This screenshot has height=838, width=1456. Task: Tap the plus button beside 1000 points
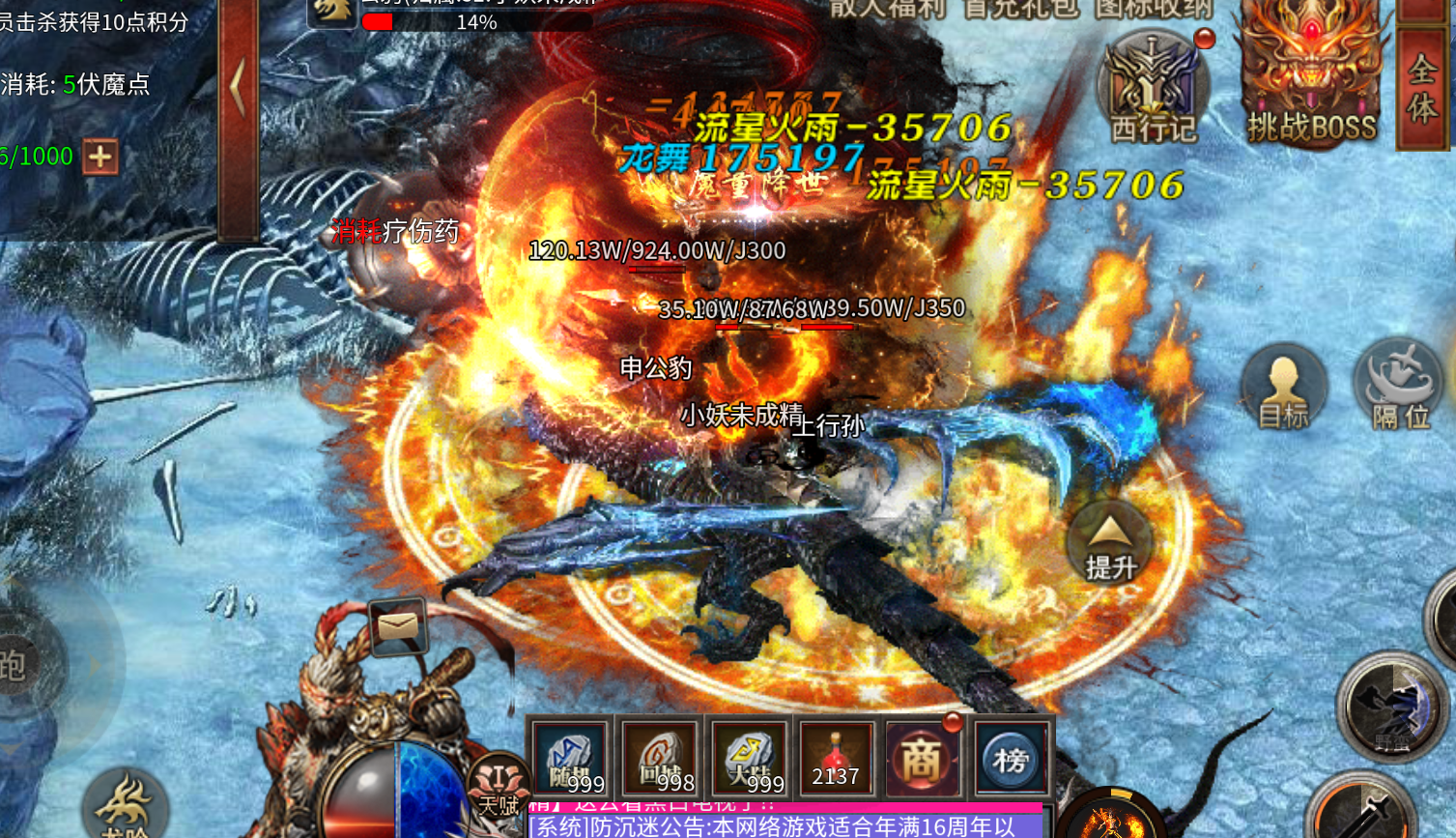click(x=100, y=157)
